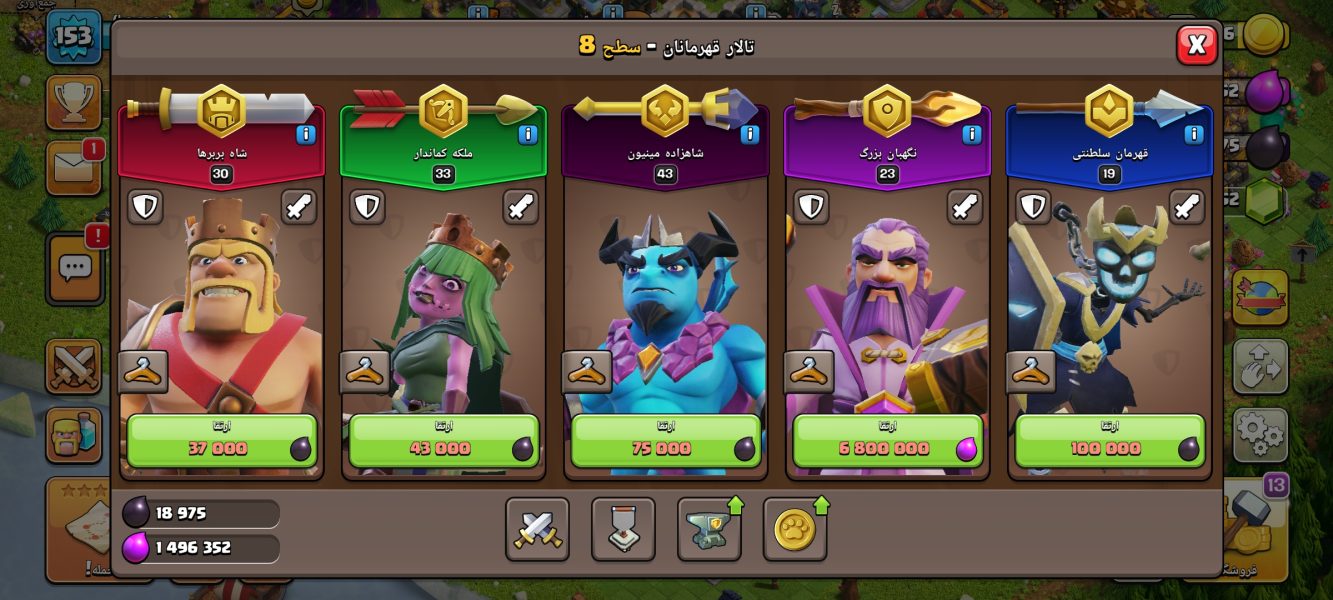Viewport: 1333px width, 600px height.
Task: Upgrade Royal Champion for 100 000 dark elixir
Action: [1109, 441]
